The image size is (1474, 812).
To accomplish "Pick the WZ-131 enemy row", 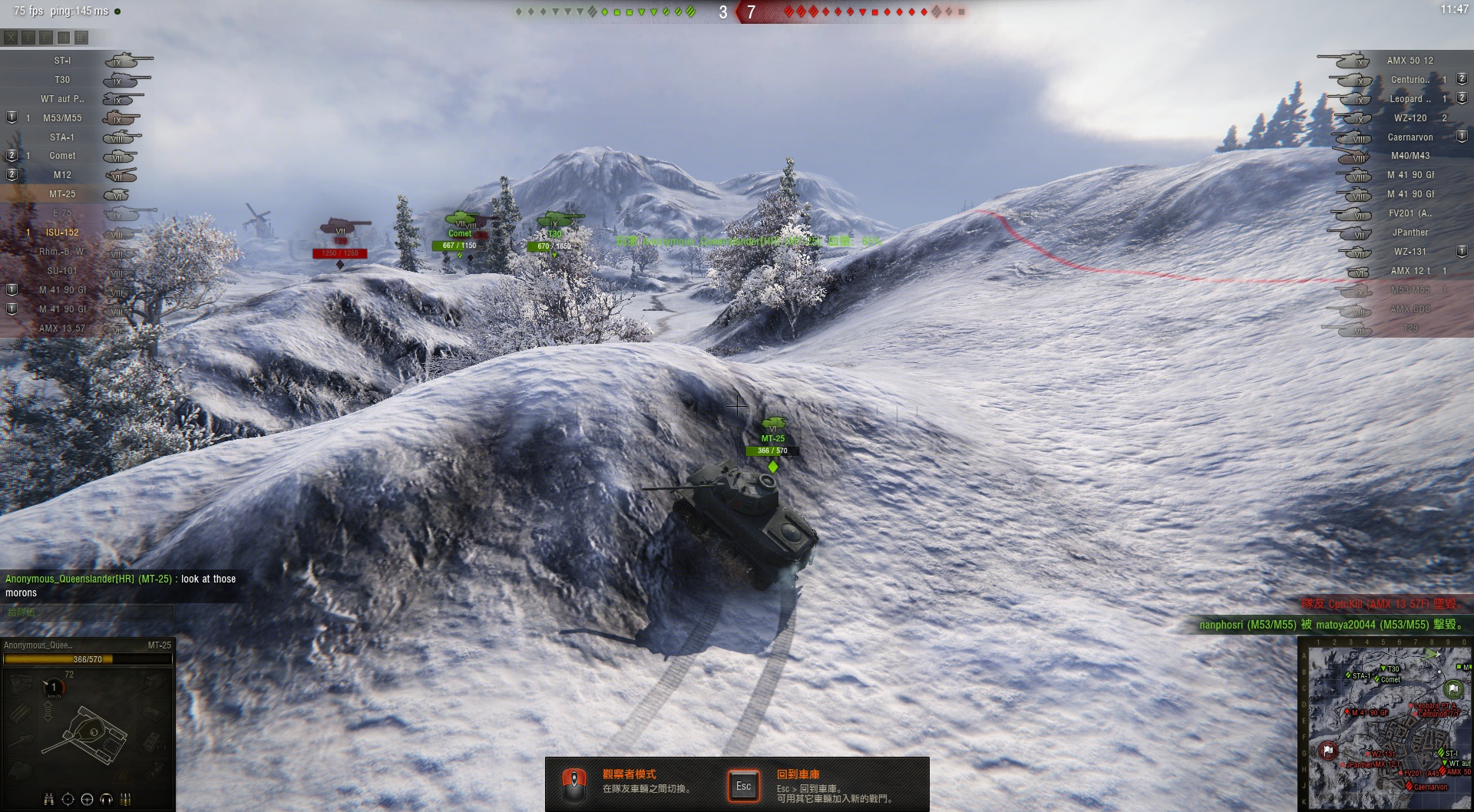I will 1410,252.
